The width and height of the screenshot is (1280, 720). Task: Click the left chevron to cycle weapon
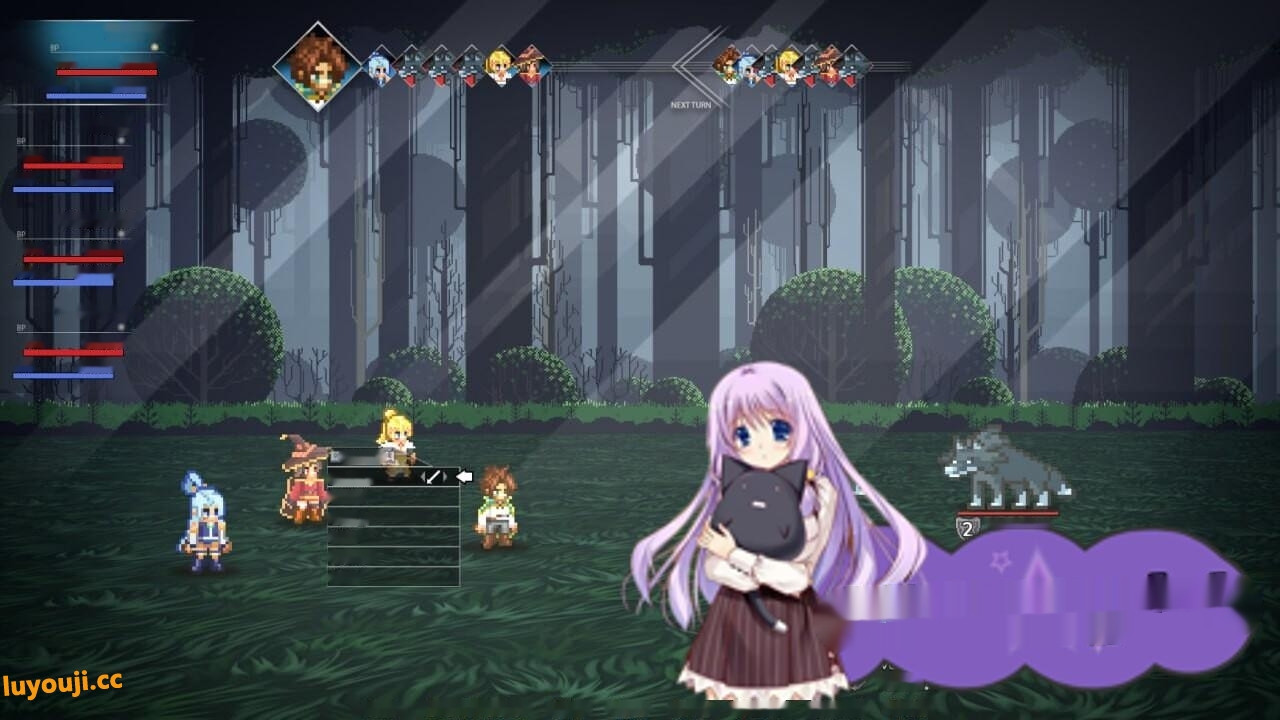(422, 477)
